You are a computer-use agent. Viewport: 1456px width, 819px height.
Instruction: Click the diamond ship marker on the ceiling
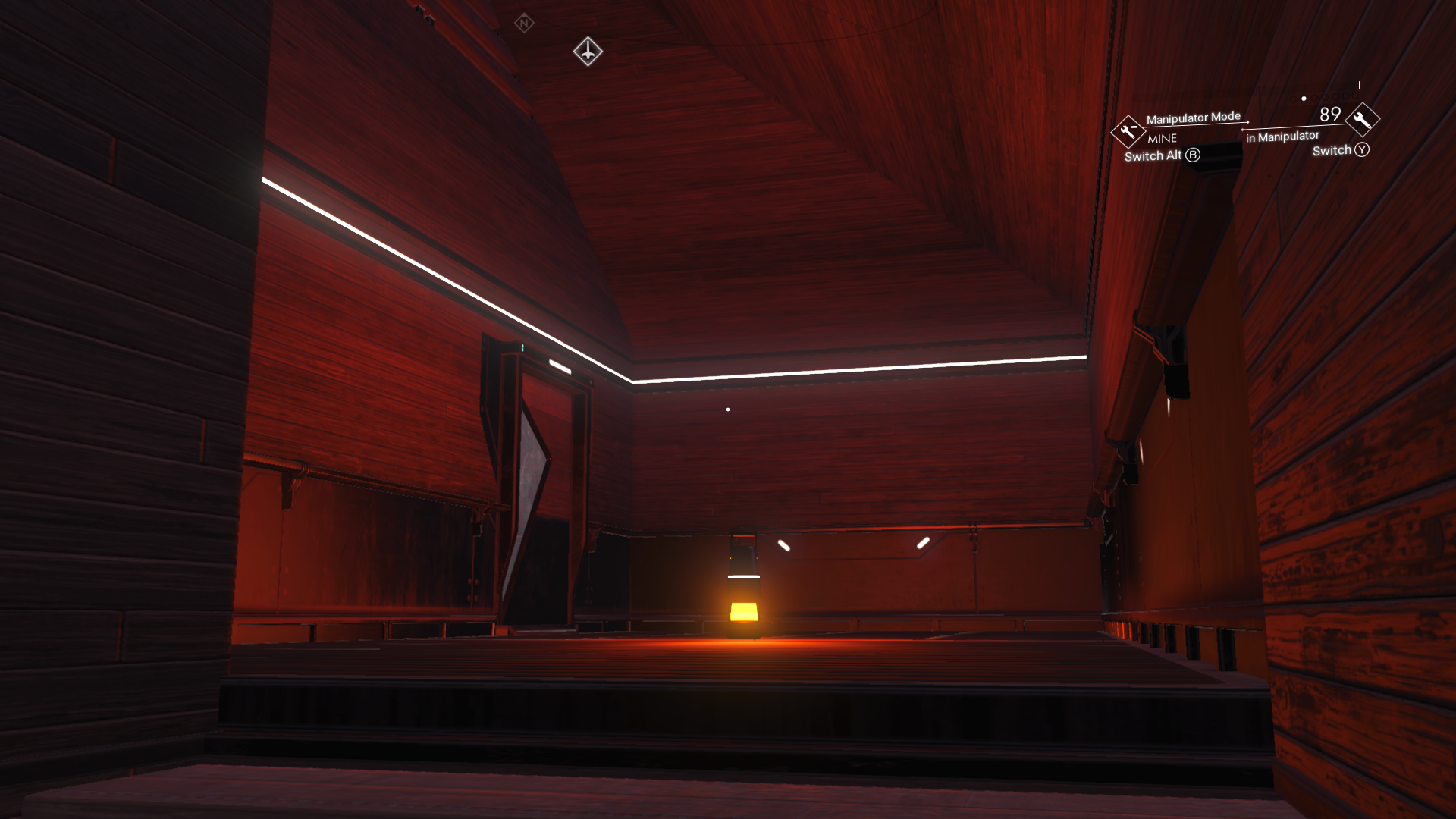pyautogui.click(x=589, y=52)
